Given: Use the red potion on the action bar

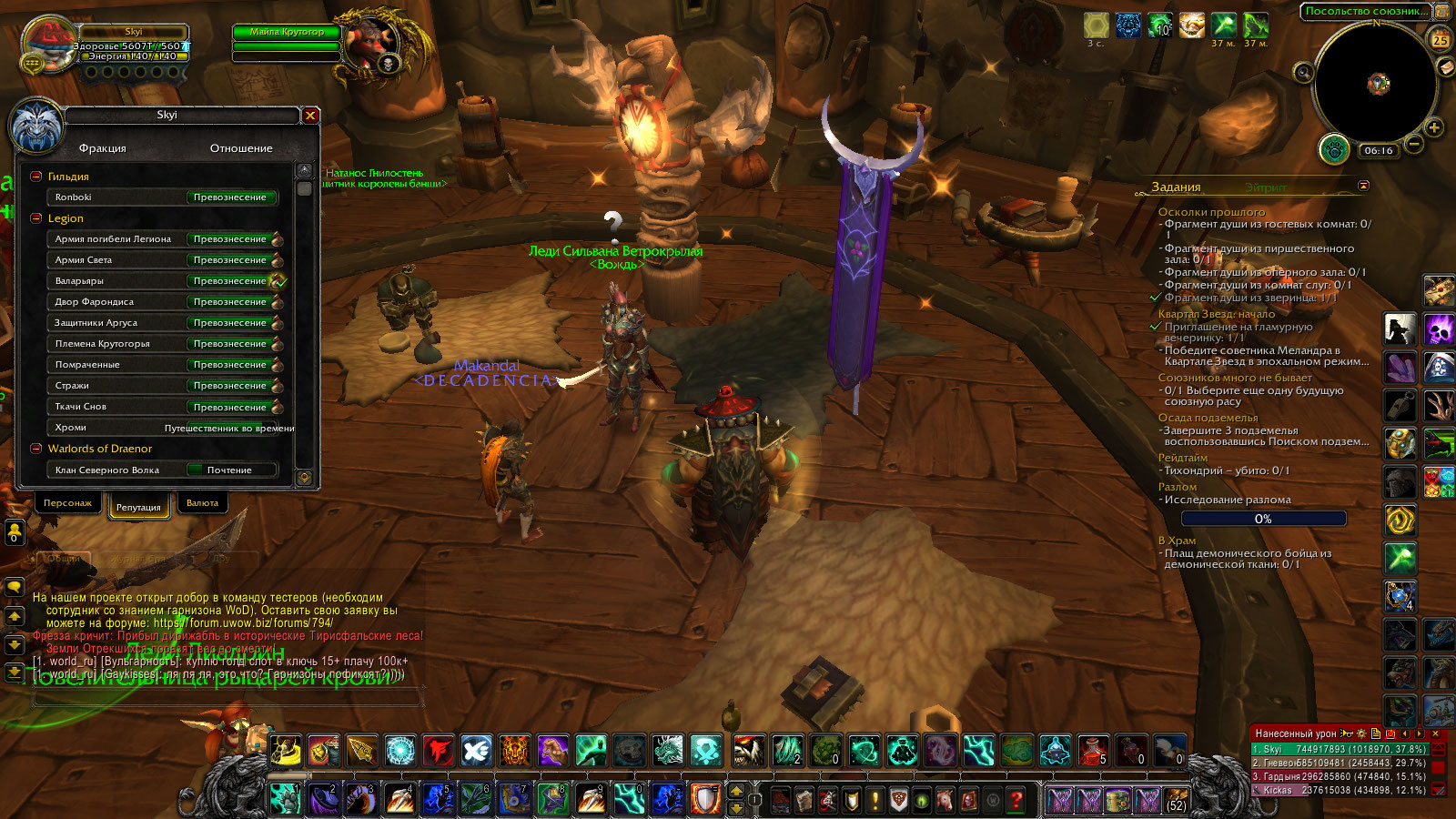Looking at the screenshot, I should 1093,750.
